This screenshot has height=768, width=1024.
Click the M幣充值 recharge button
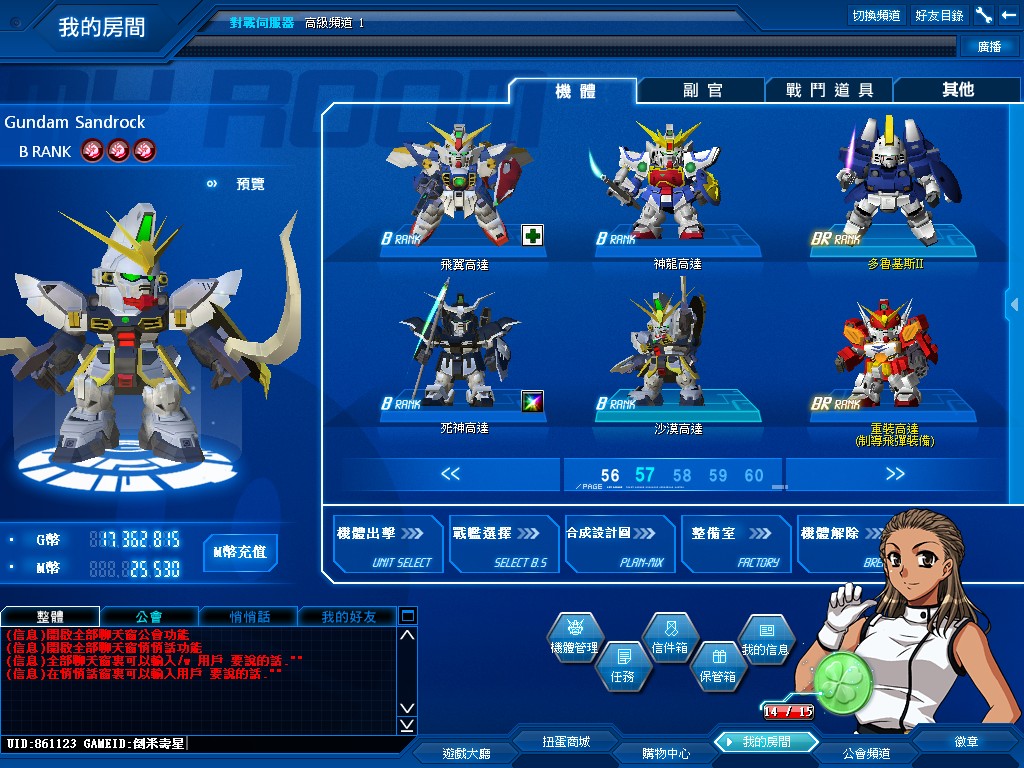241,552
